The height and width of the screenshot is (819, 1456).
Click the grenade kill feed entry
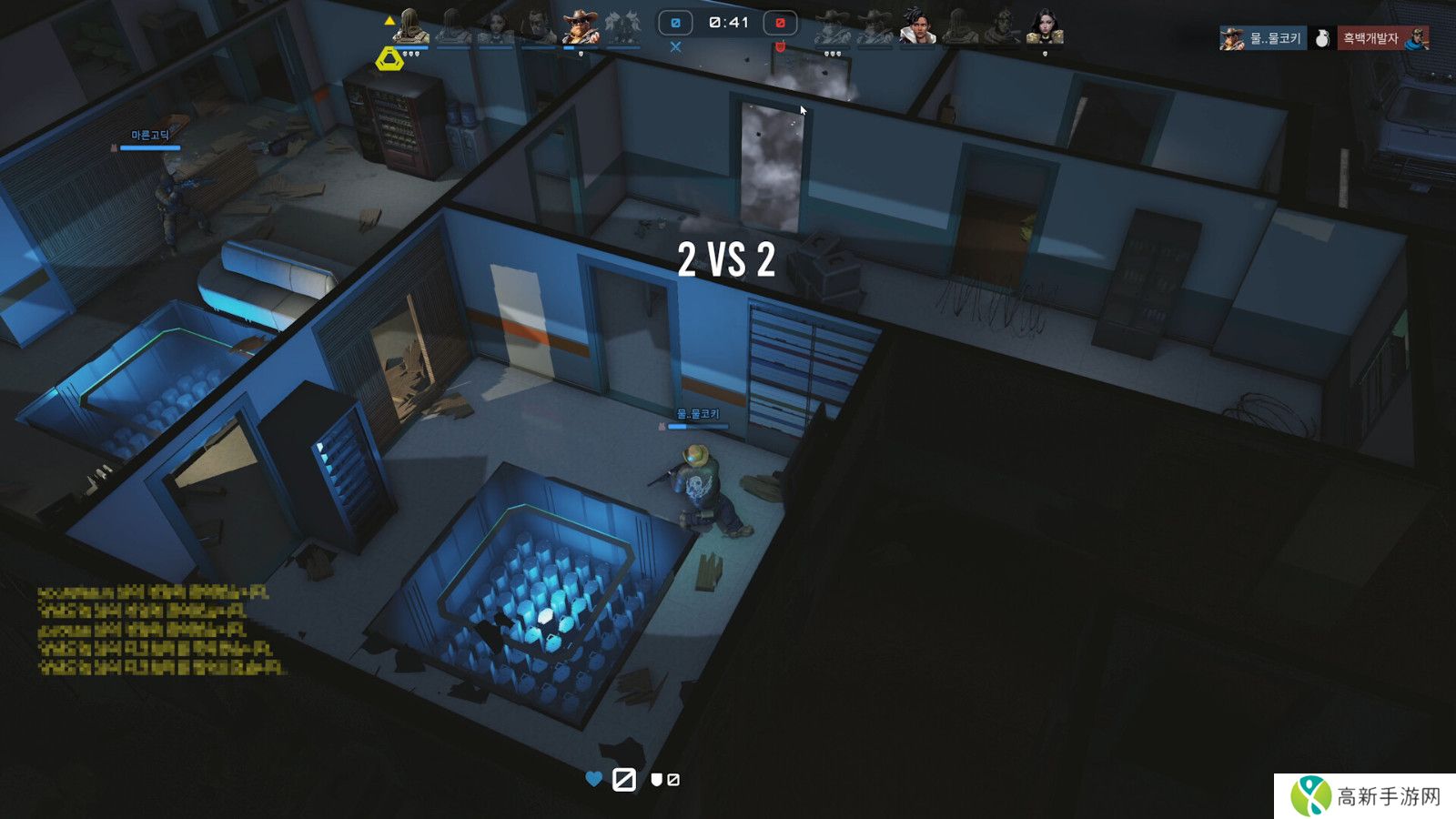tap(1323, 38)
